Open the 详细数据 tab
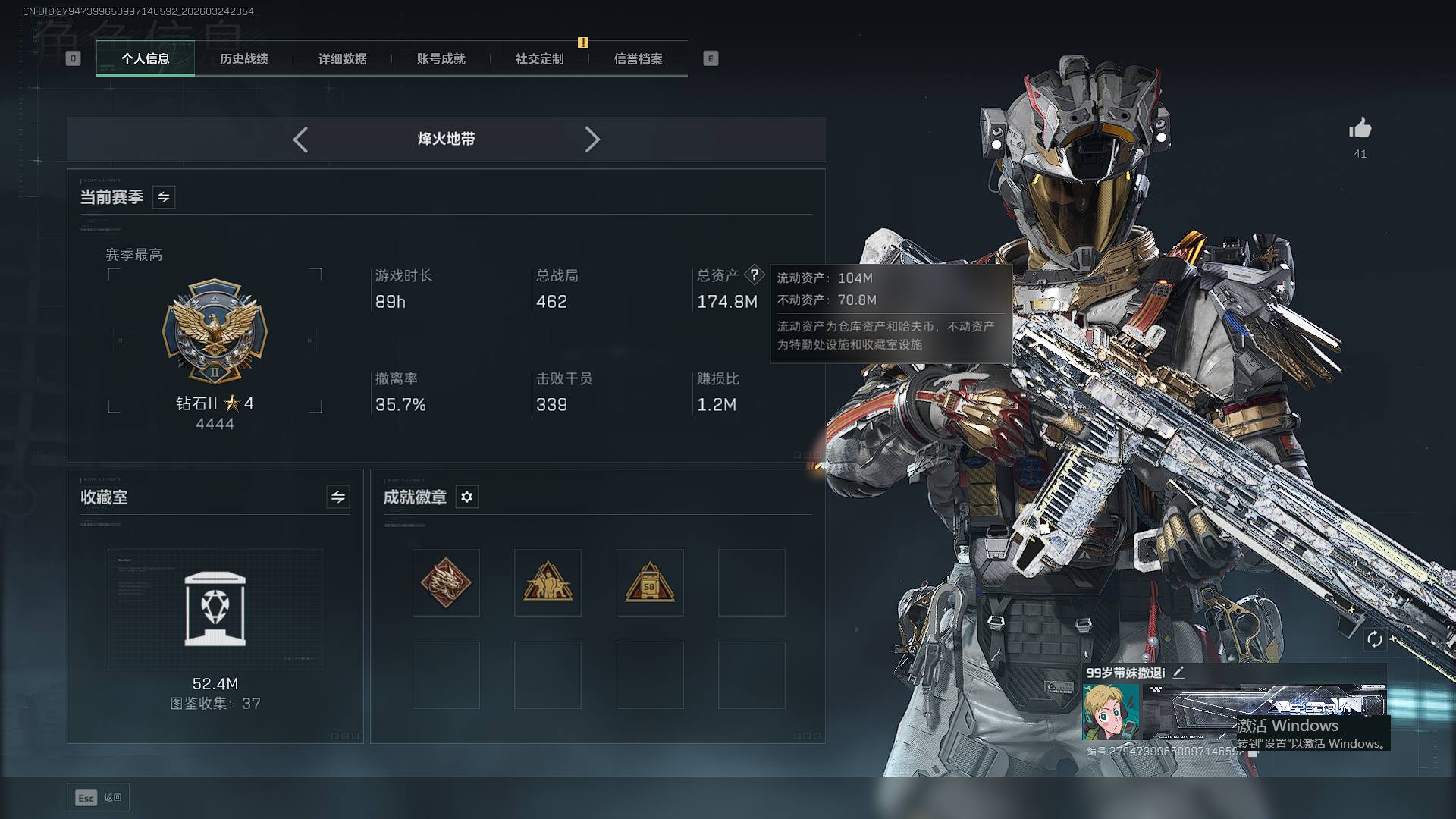This screenshot has height=819, width=1456. (342, 58)
